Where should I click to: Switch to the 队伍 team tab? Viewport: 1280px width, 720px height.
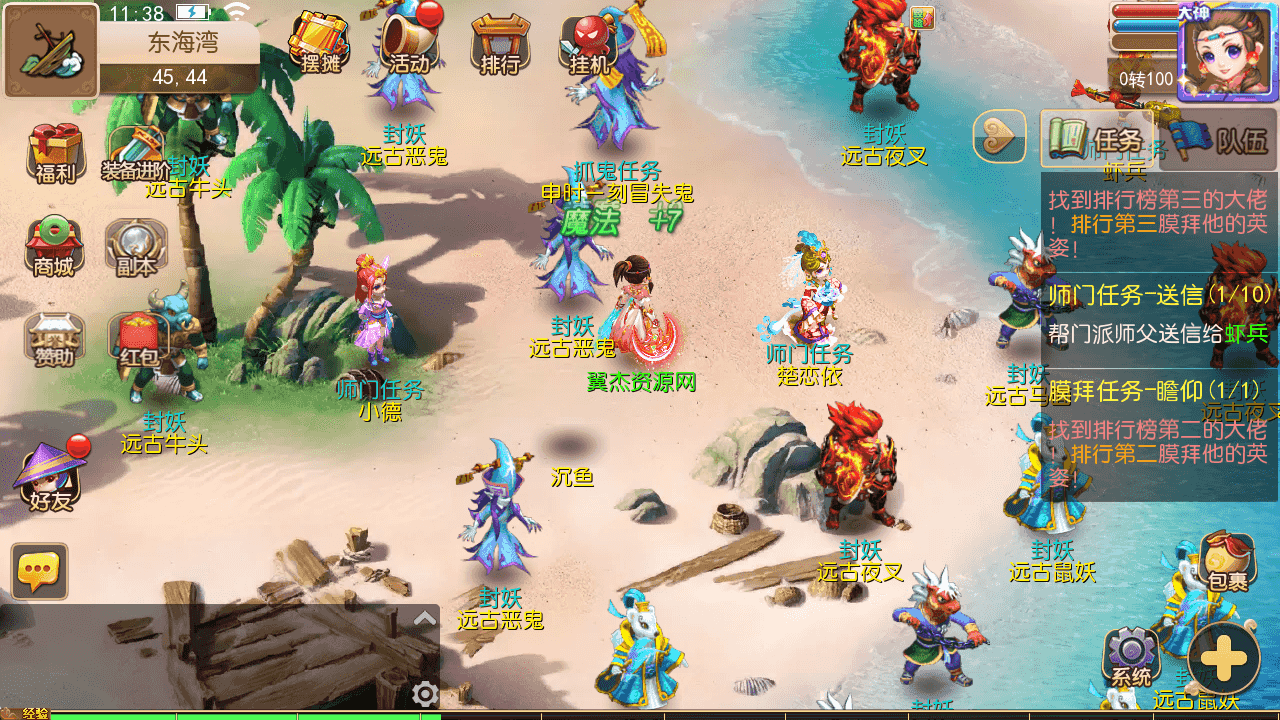tap(1219, 138)
